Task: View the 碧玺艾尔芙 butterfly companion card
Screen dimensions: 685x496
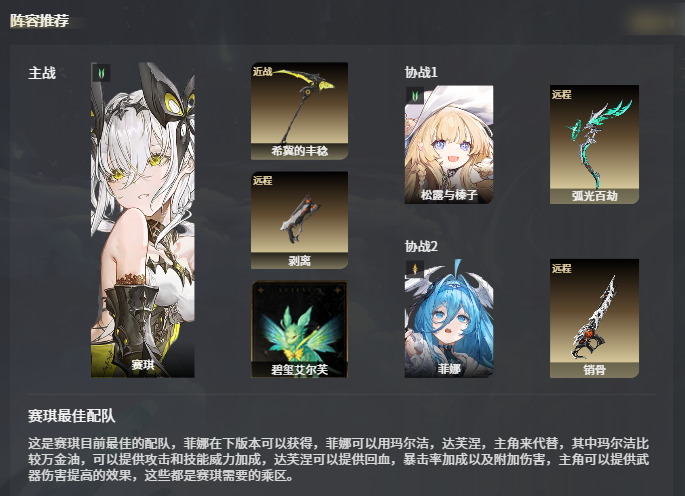Action: [299, 329]
